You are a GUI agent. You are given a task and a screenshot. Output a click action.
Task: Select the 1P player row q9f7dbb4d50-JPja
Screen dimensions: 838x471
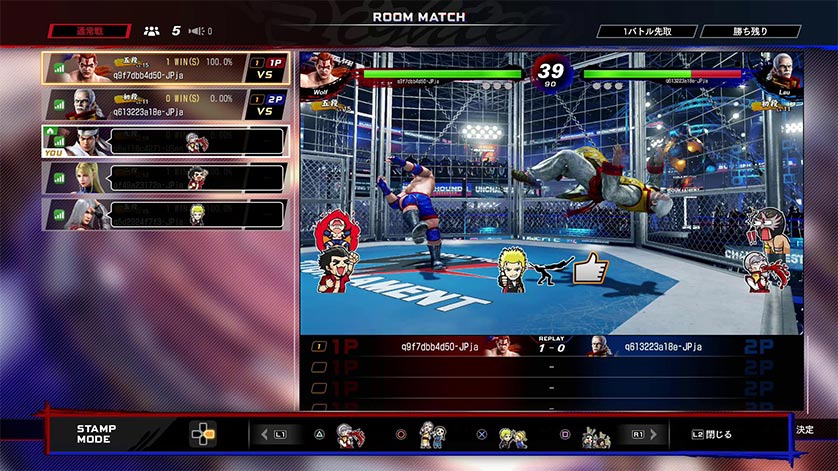[x=165, y=68]
